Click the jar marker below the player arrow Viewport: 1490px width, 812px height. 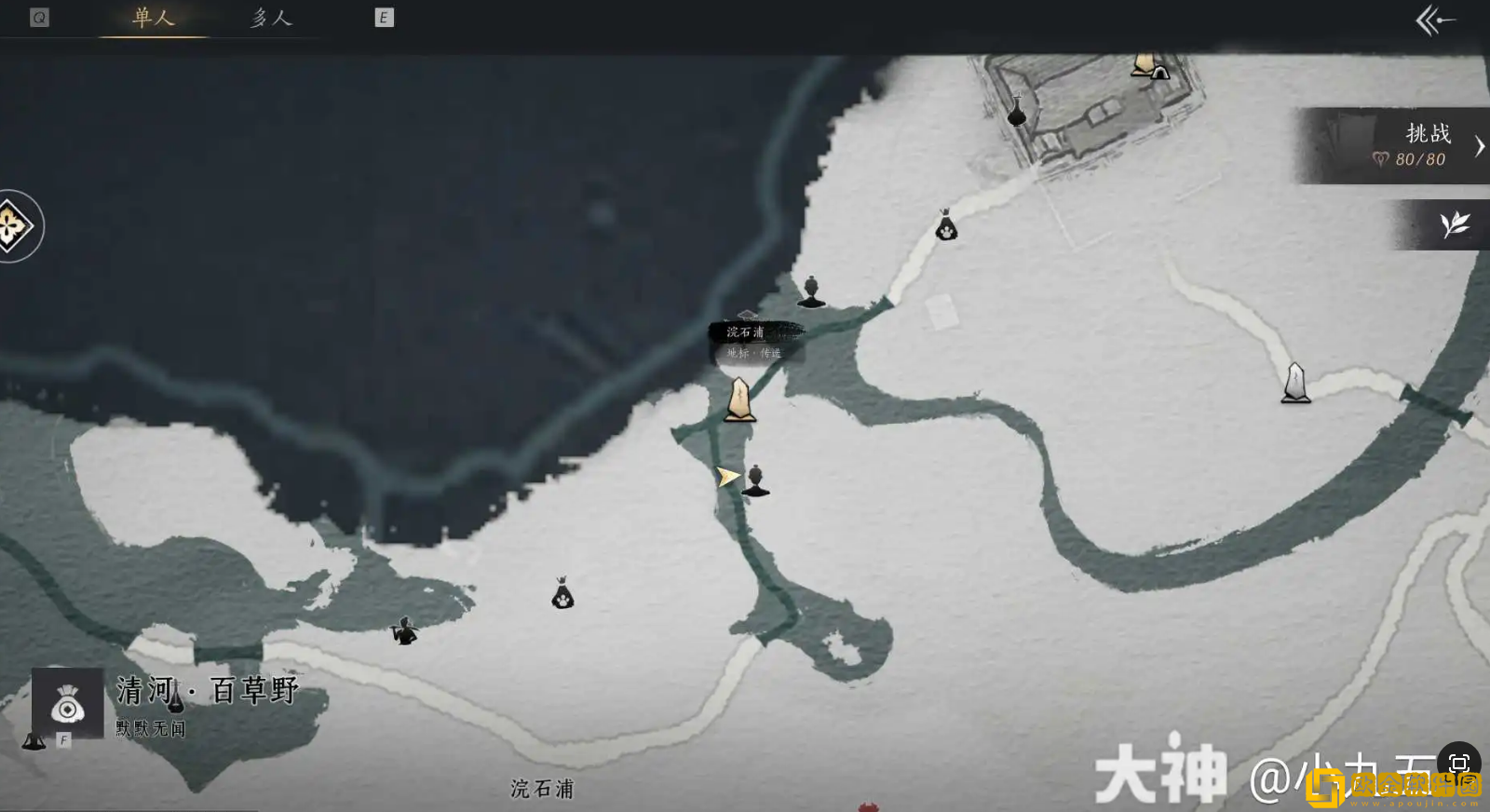point(757,478)
